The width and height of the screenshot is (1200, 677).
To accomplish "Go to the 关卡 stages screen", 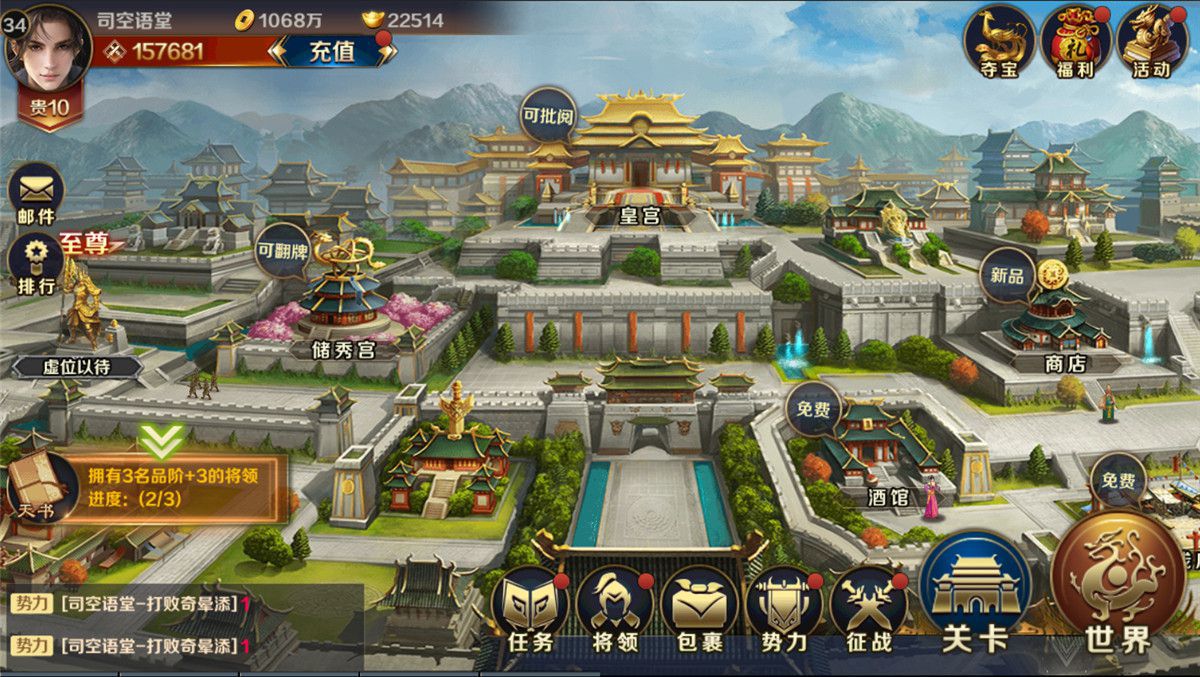I will [975, 595].
